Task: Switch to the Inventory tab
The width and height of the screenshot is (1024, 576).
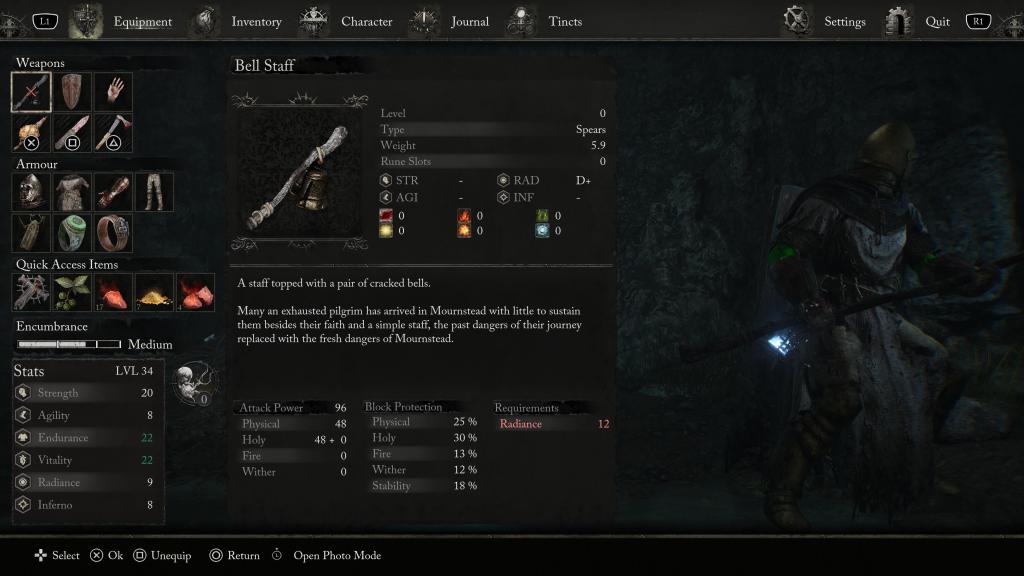Action: point(256,21)
